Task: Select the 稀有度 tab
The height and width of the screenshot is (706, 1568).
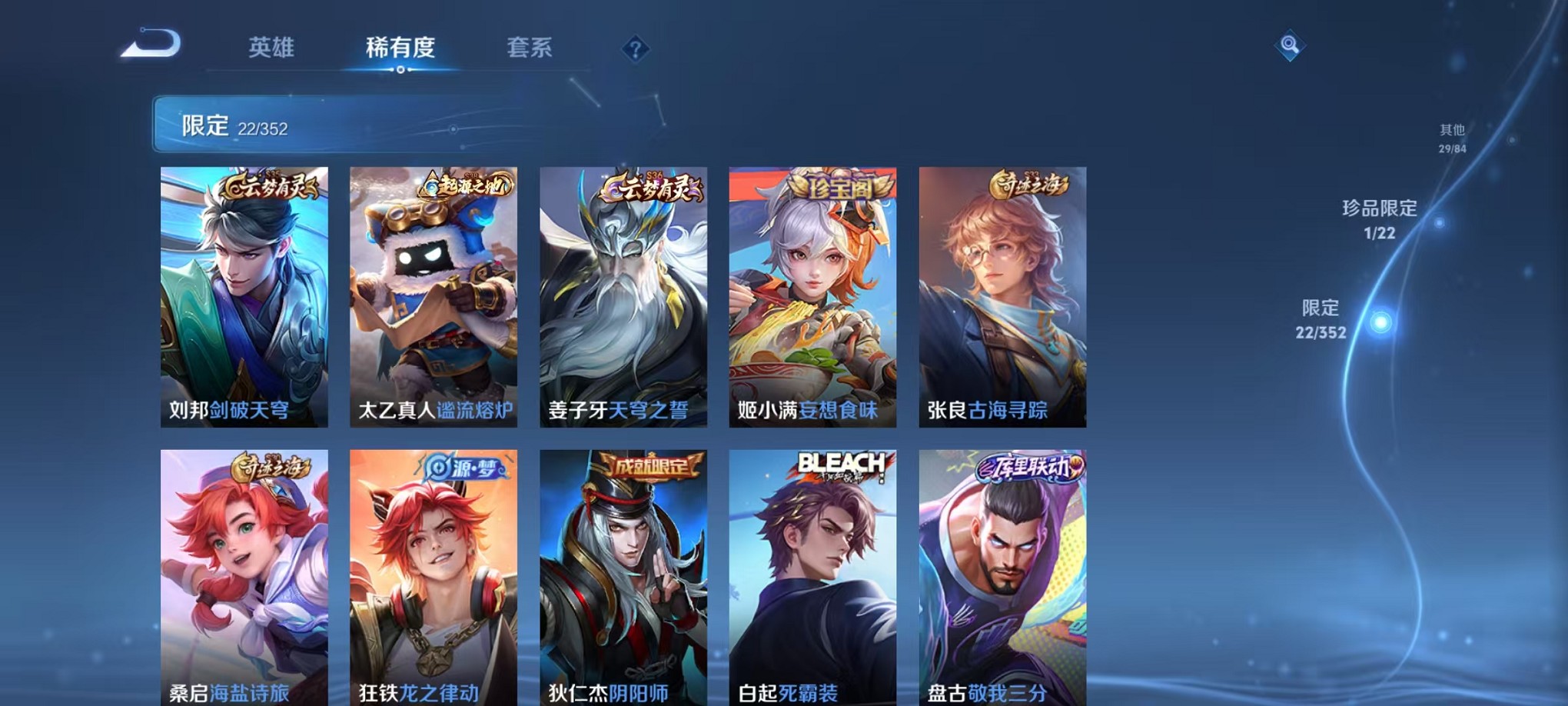Action: tap(400, 48)
